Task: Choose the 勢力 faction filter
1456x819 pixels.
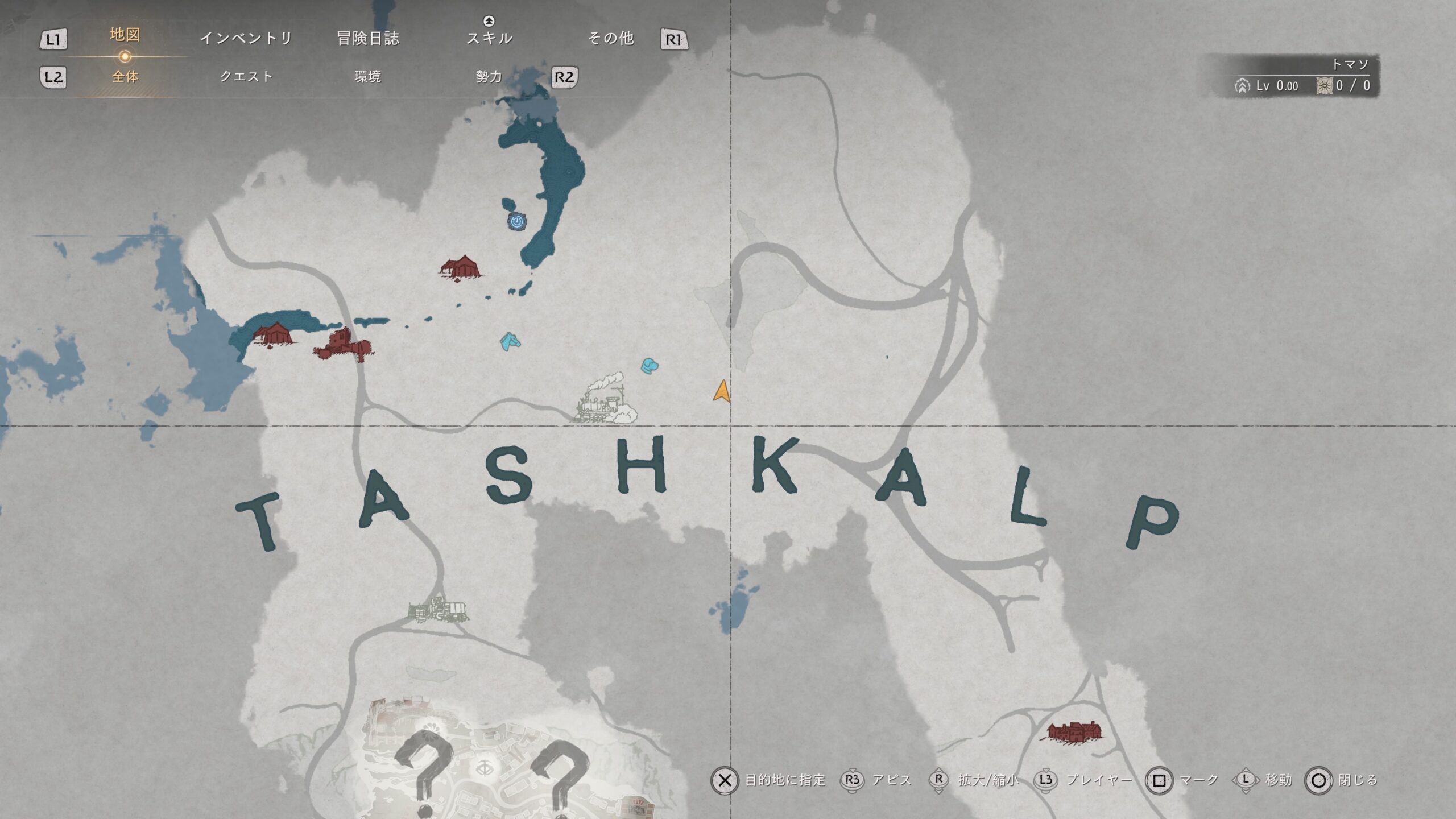Action: [489, 77]
